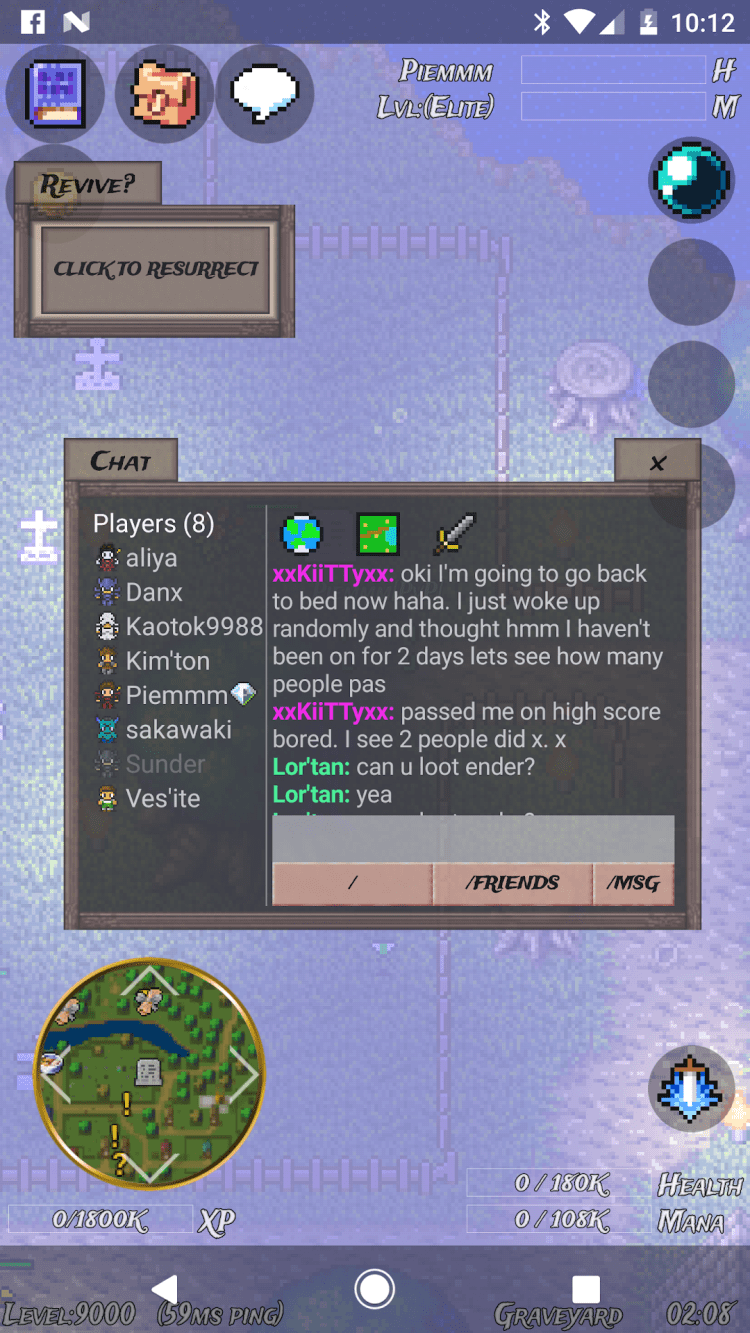This screenshot has width=750, height=1333.
Task: Choose Kaotok9988 from the player list
Action: [x=193, y=627]
